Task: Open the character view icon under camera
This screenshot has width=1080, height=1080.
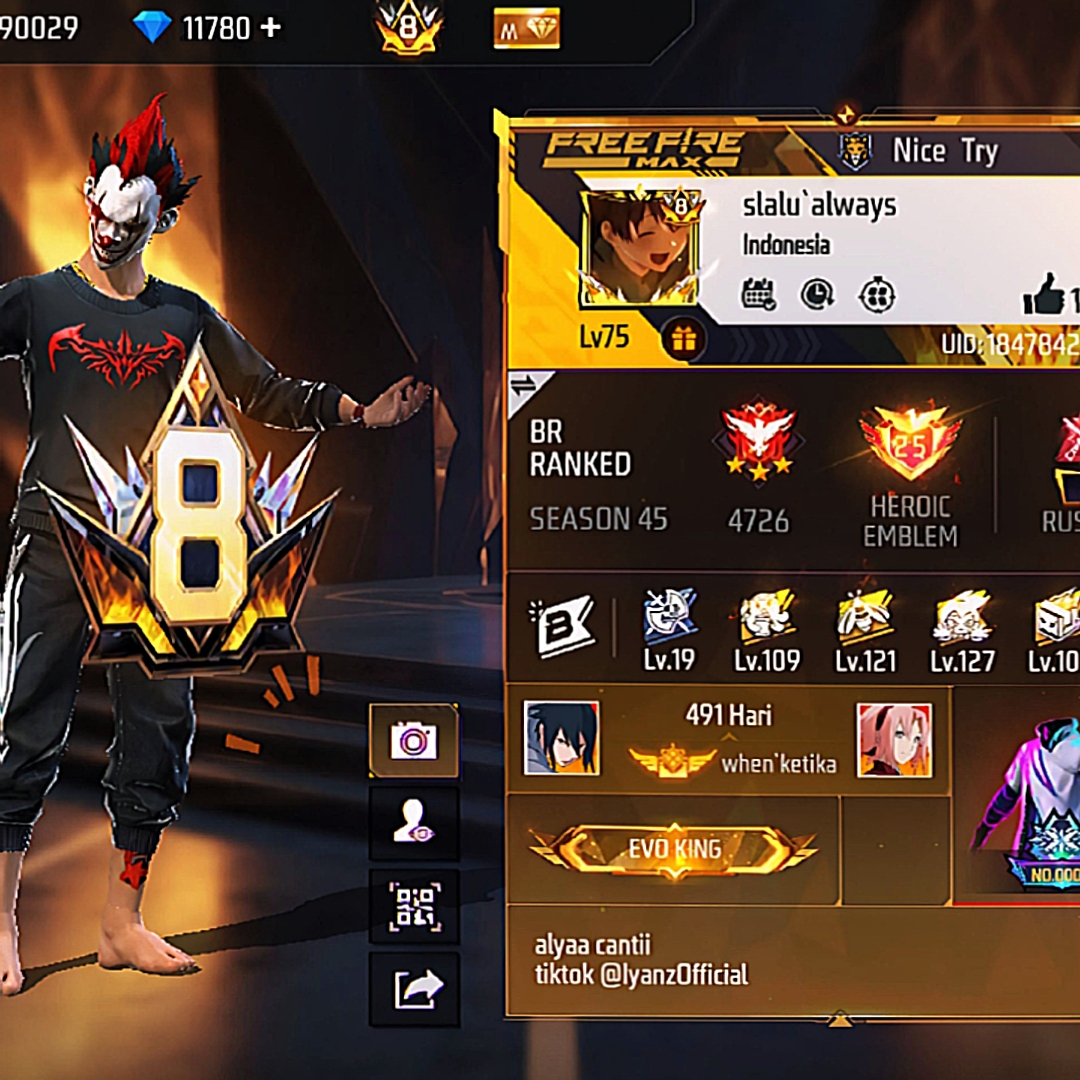Action: [414, 824]
